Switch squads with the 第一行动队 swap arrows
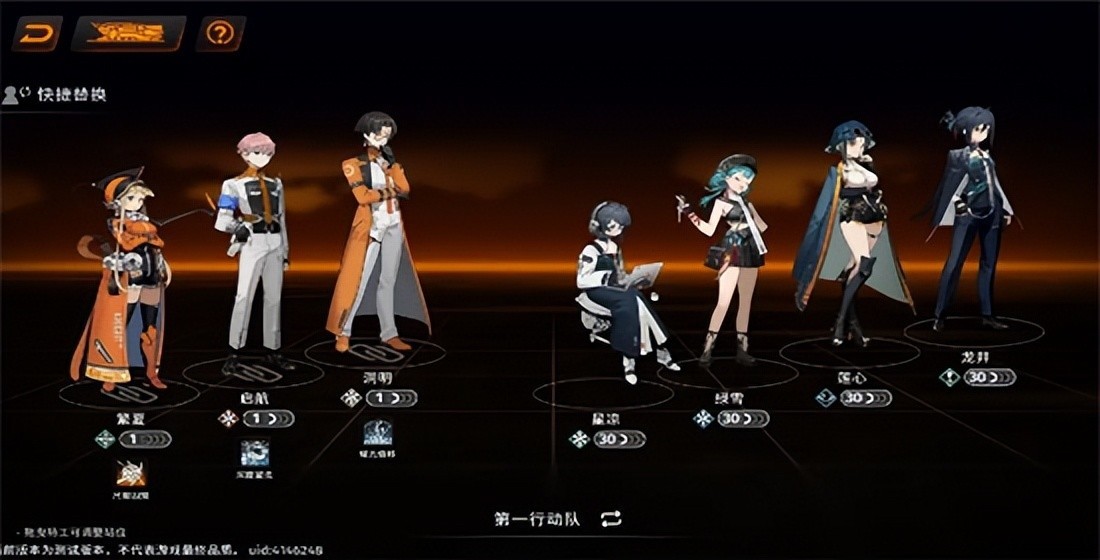The height and width of the screenshot is (560, 1100). click(612, 518)
